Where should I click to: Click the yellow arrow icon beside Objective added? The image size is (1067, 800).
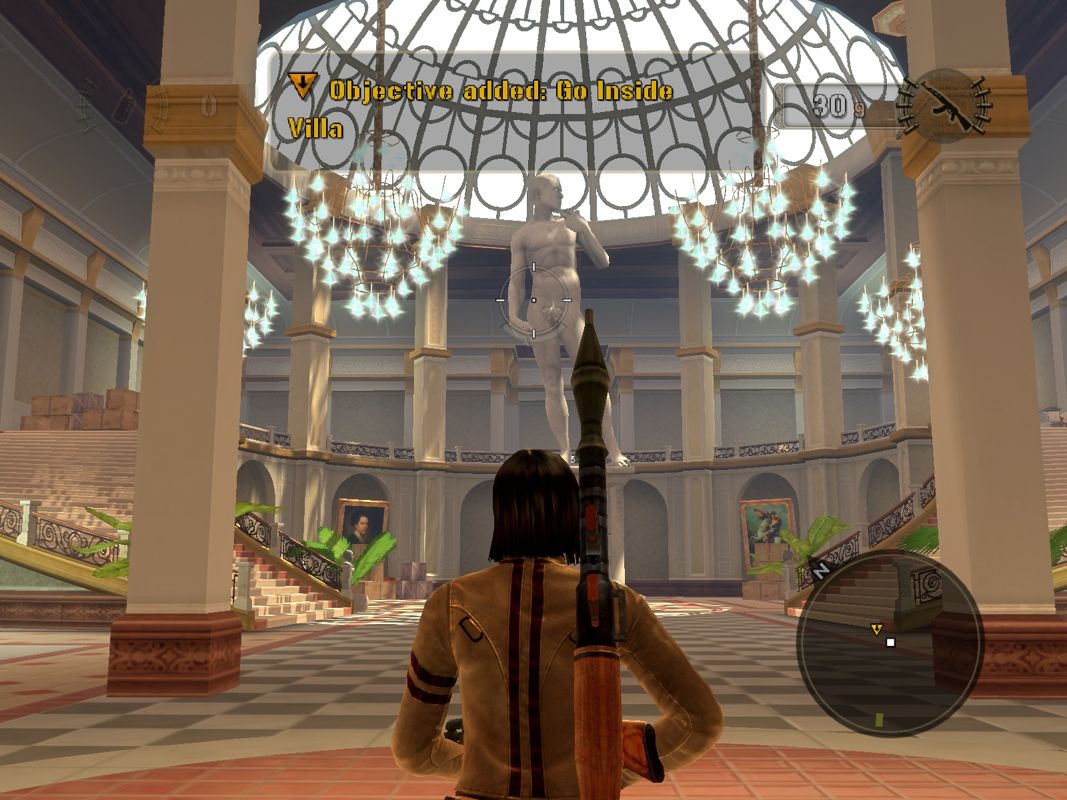coord(303,87)
